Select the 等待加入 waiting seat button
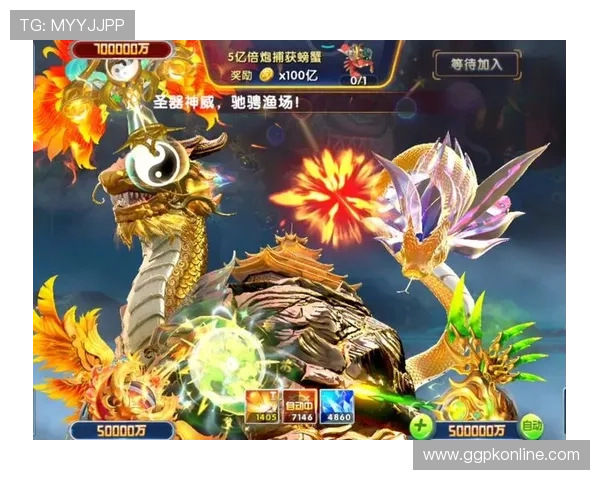 click(476, 65)
